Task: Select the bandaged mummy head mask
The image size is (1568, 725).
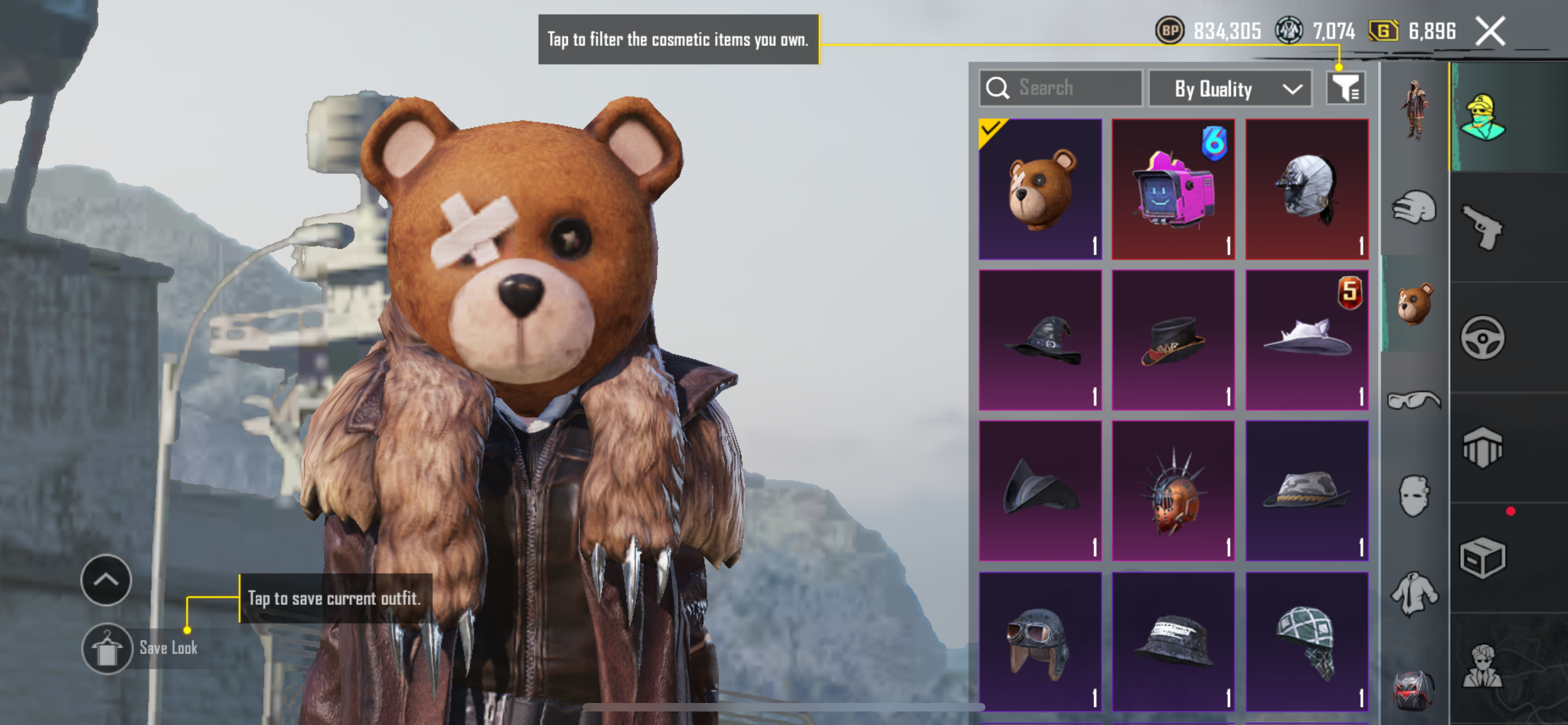Action: [1307, 189]
